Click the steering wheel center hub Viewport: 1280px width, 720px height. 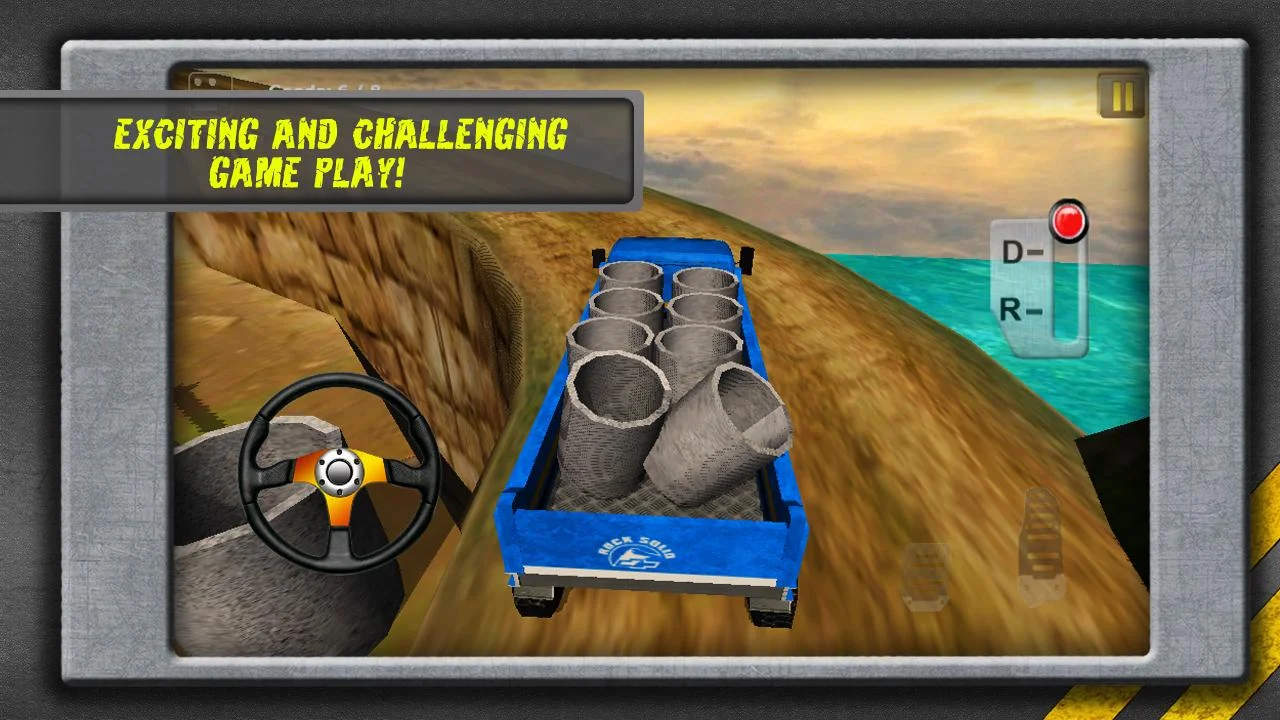pos(340,475)
